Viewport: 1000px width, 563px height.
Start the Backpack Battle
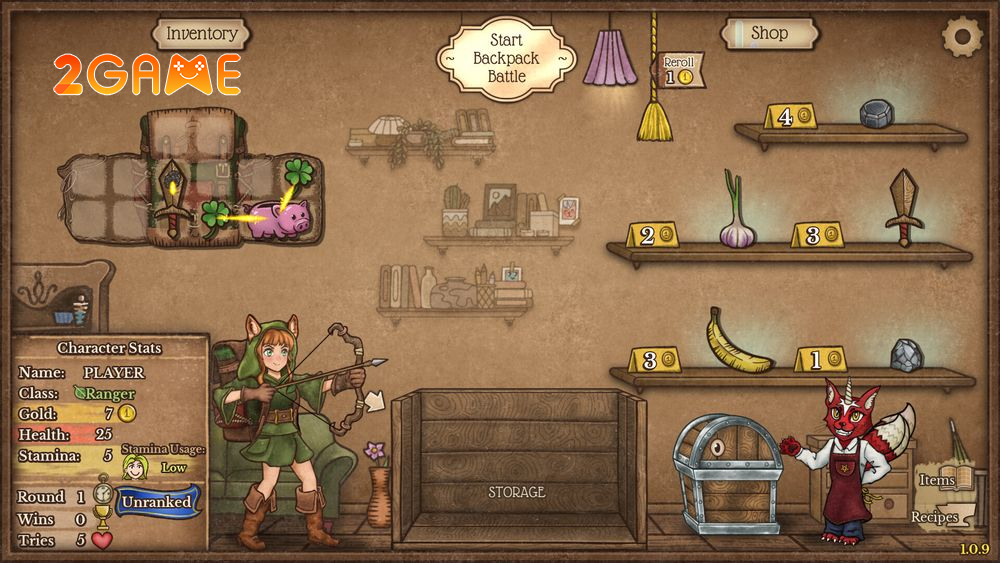[x=506, y=58]
